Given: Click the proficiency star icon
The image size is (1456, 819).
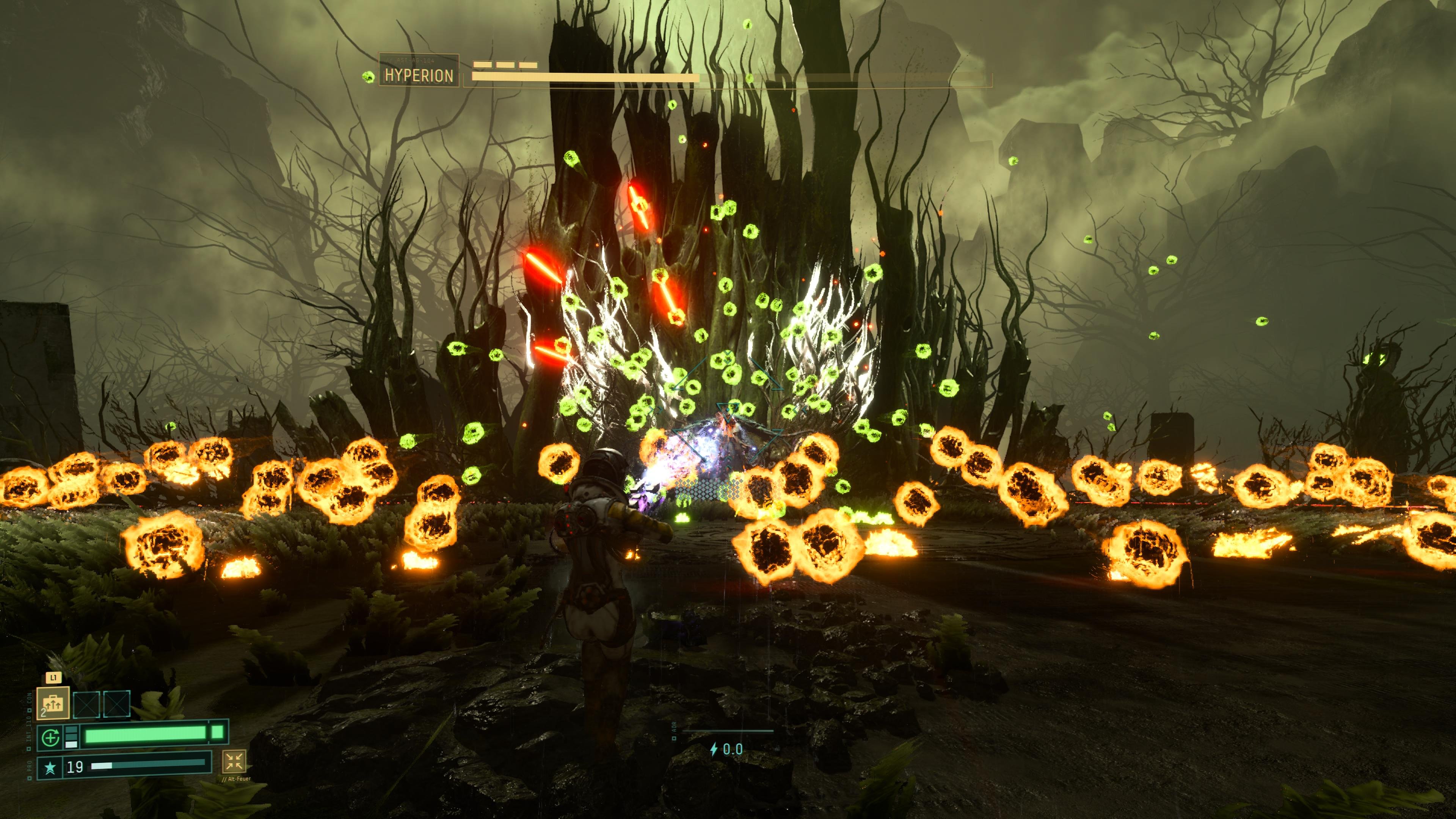Looking at the screenshot, I should 50,767.
